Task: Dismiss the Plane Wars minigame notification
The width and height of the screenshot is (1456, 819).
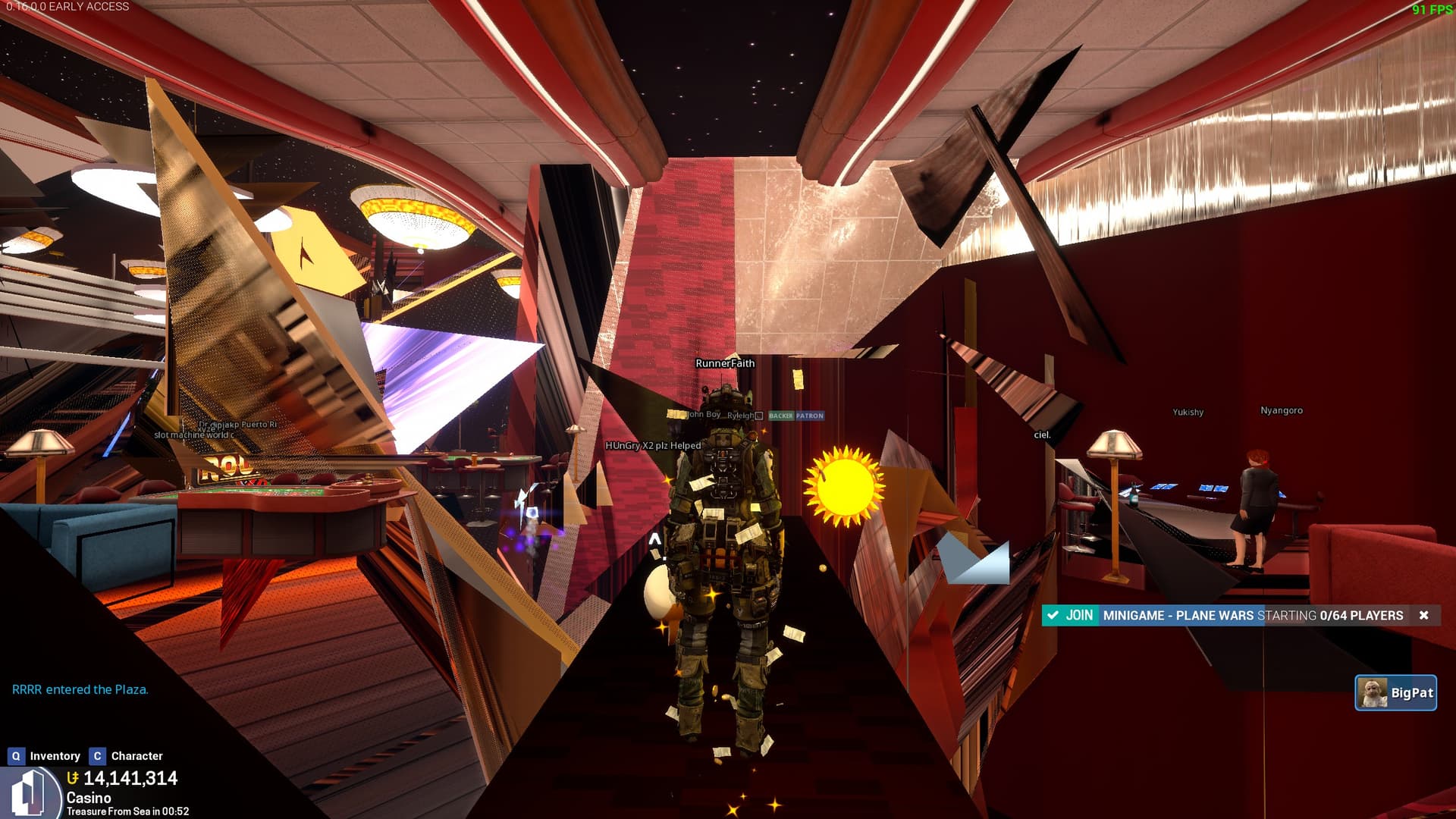Action: [1423, 615]
